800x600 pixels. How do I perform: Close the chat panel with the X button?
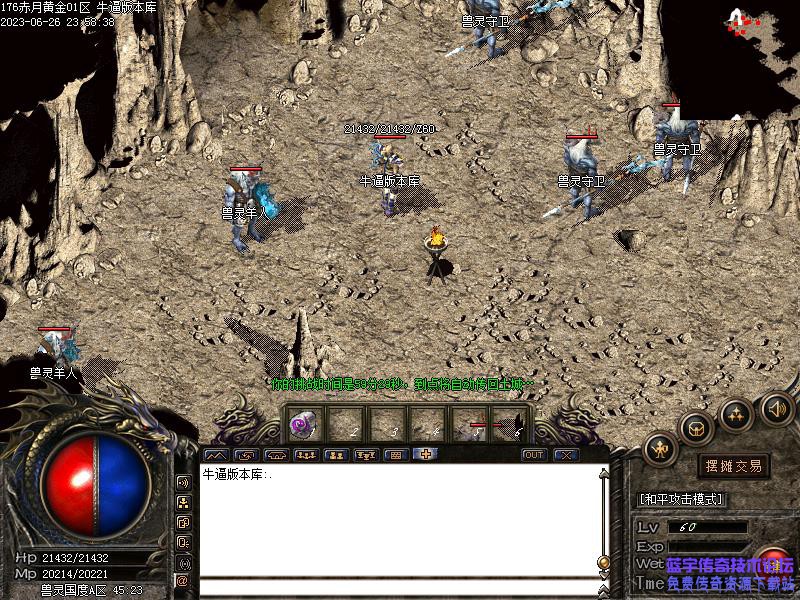(x=567, y=455)
